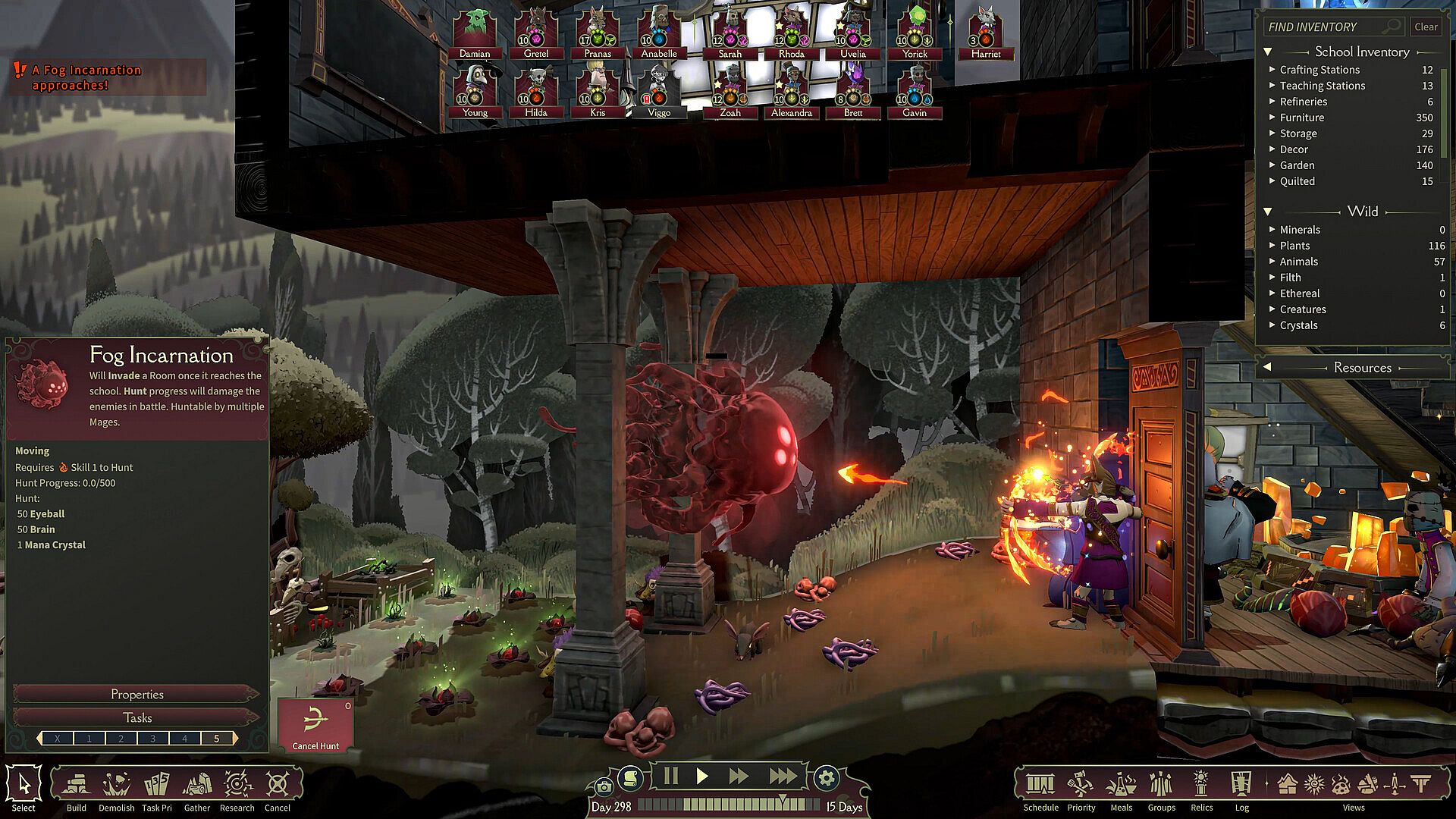Pause the game
The width and height of the screenshot is (1456, 819).
coord(670,776)
